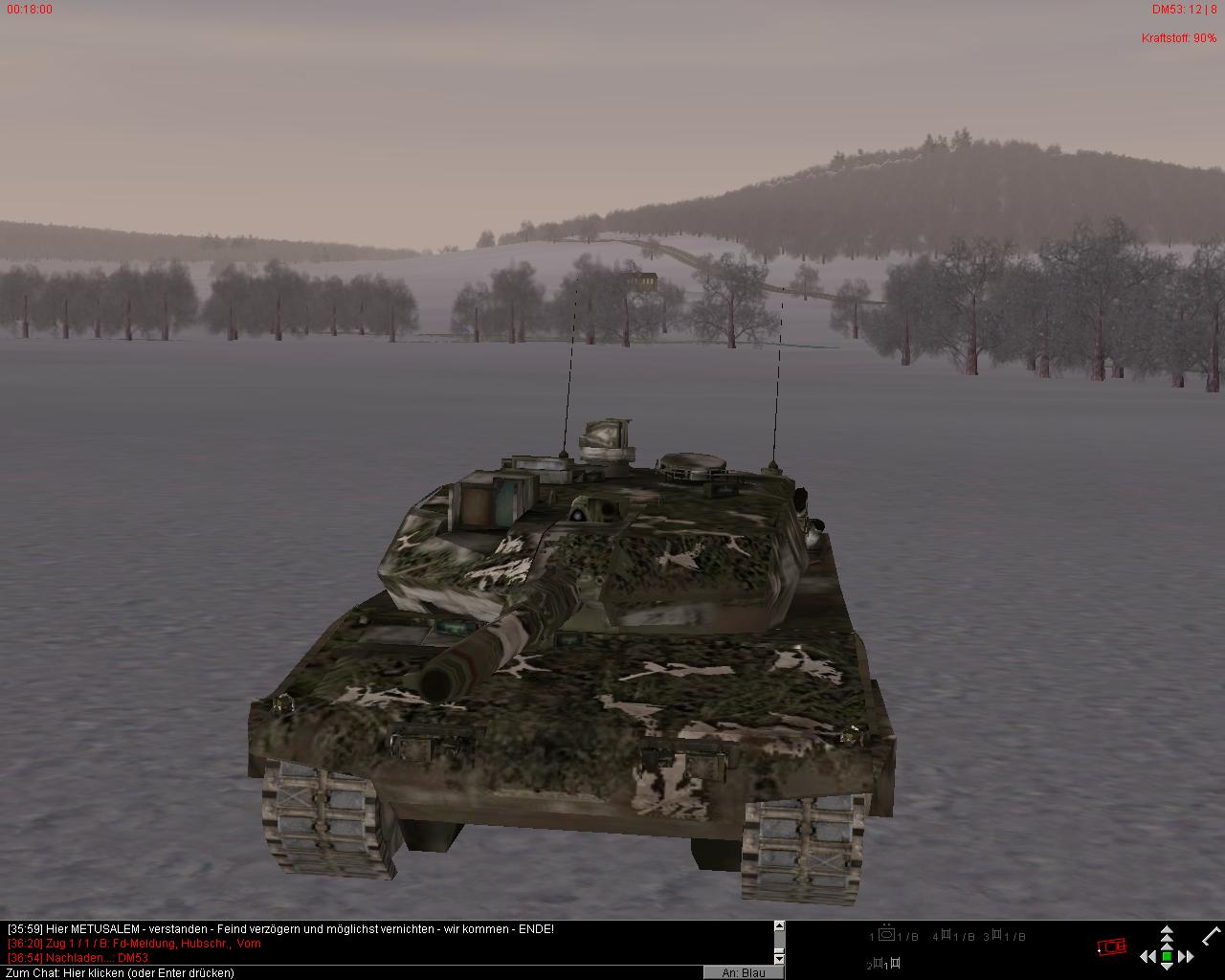Click the double left arrow steering control
The image size is (1225, 980).
1147,956
